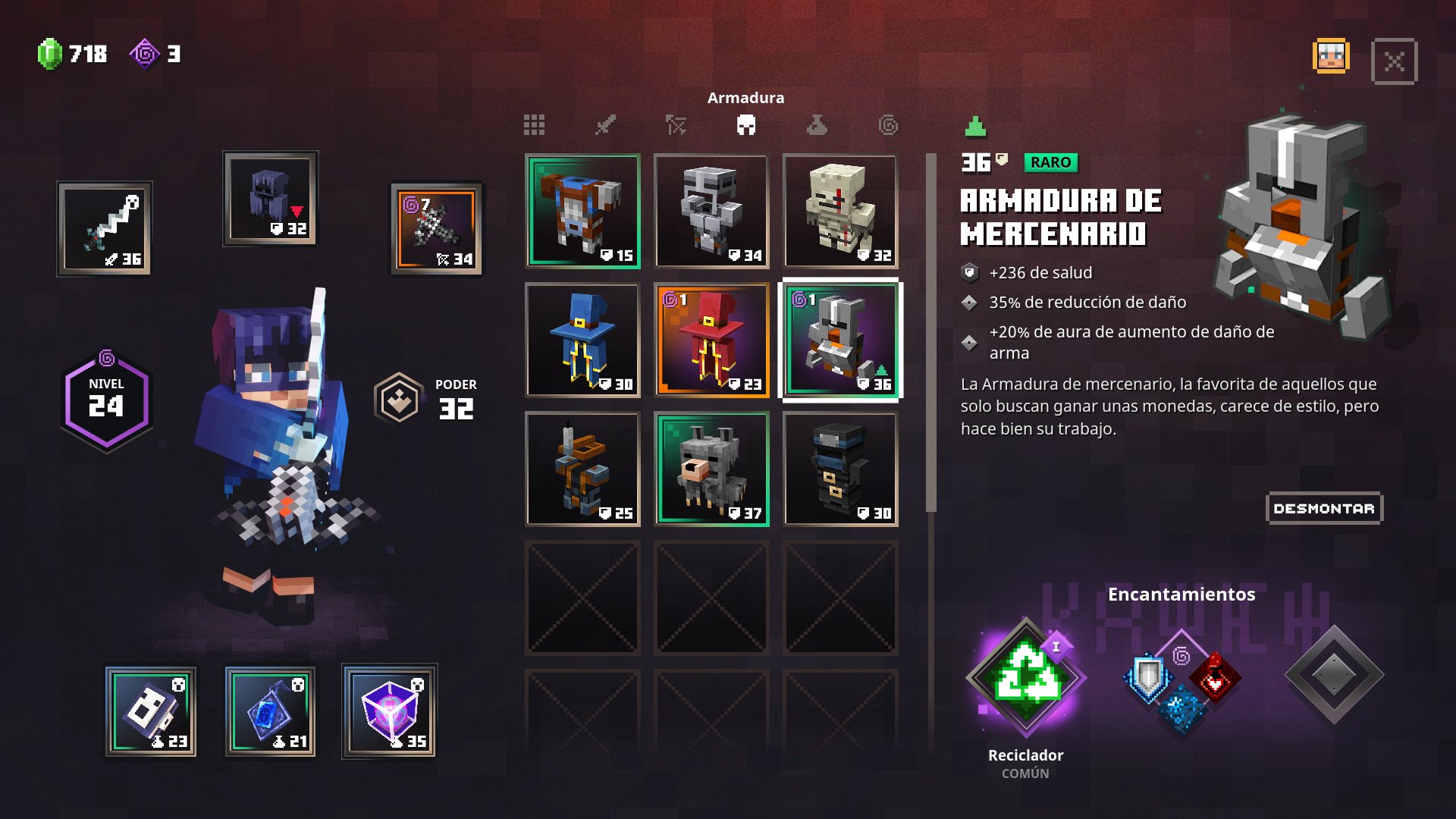1456x819 pixels.
Task: Select the wolf armor with power 37
Action: click(711, 469)
